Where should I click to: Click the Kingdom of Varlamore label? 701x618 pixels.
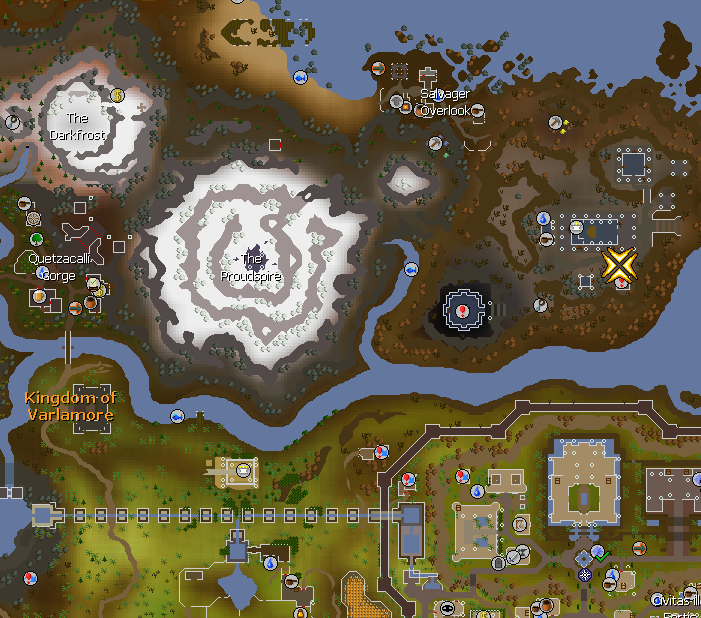(70, 406)
